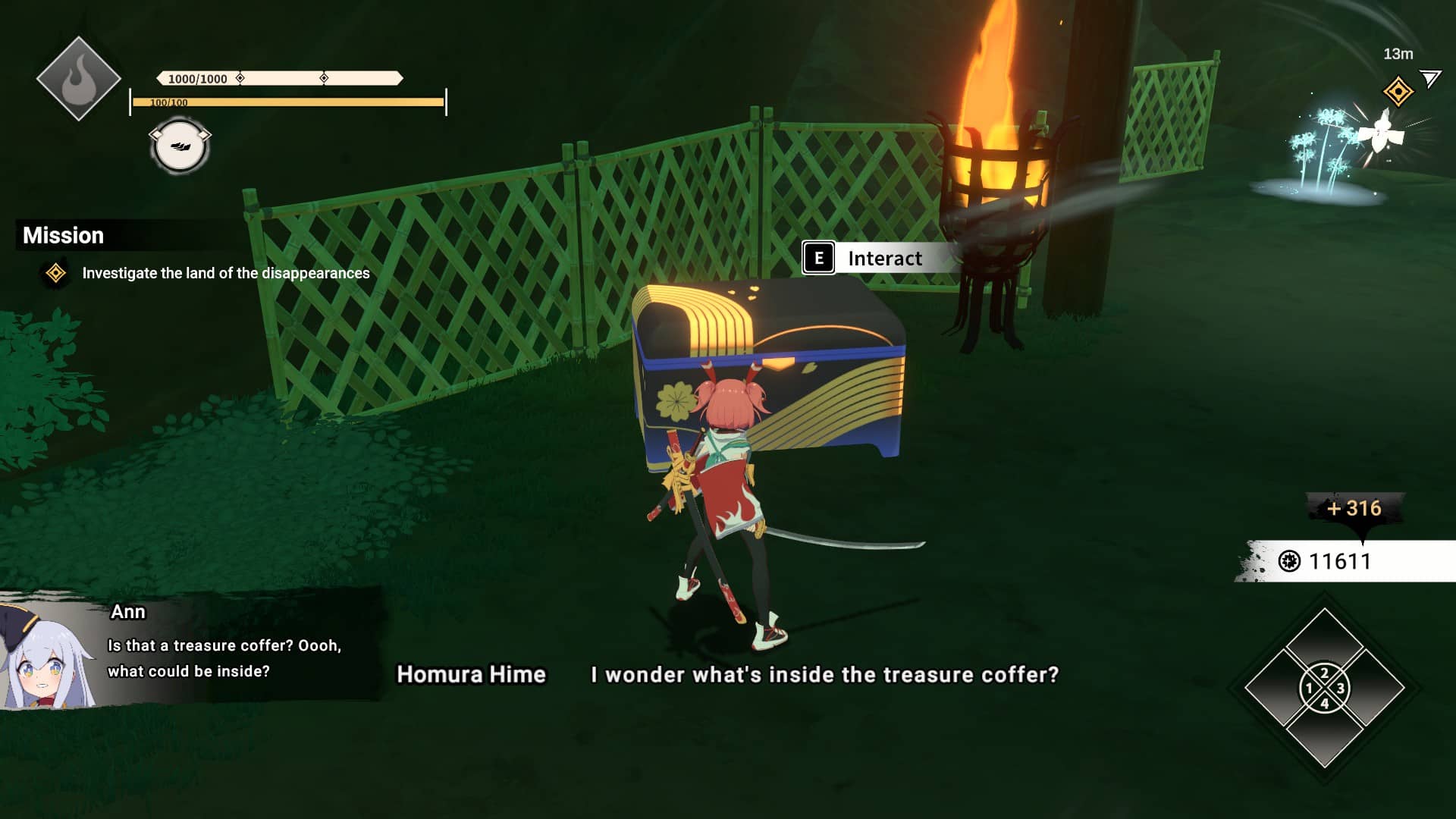The height and width of the screenshot is (819, 1456).
Task: Click the flame emblem diamond icon
Action: click(78, 79)
